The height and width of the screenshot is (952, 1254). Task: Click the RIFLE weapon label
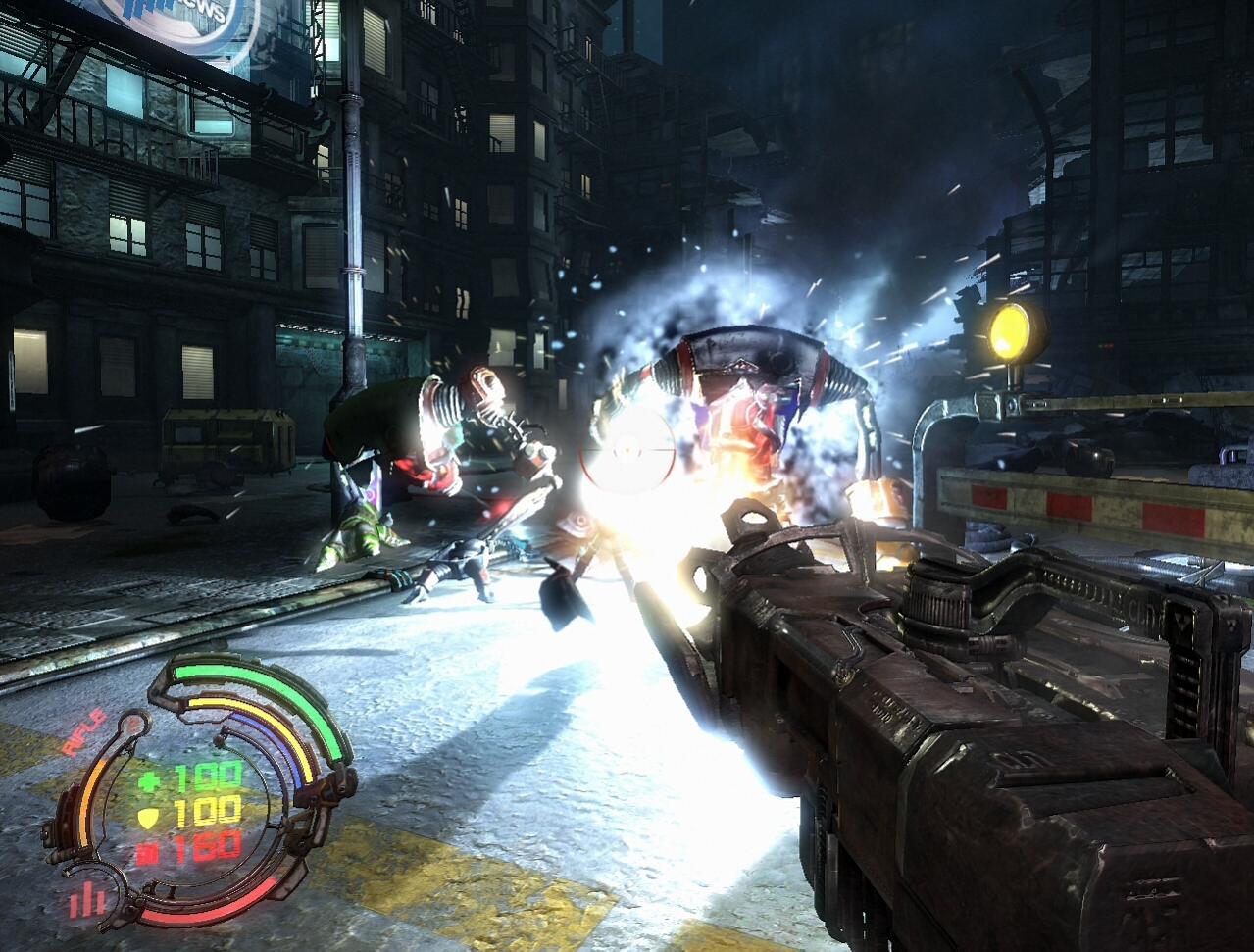click(84, 731)
